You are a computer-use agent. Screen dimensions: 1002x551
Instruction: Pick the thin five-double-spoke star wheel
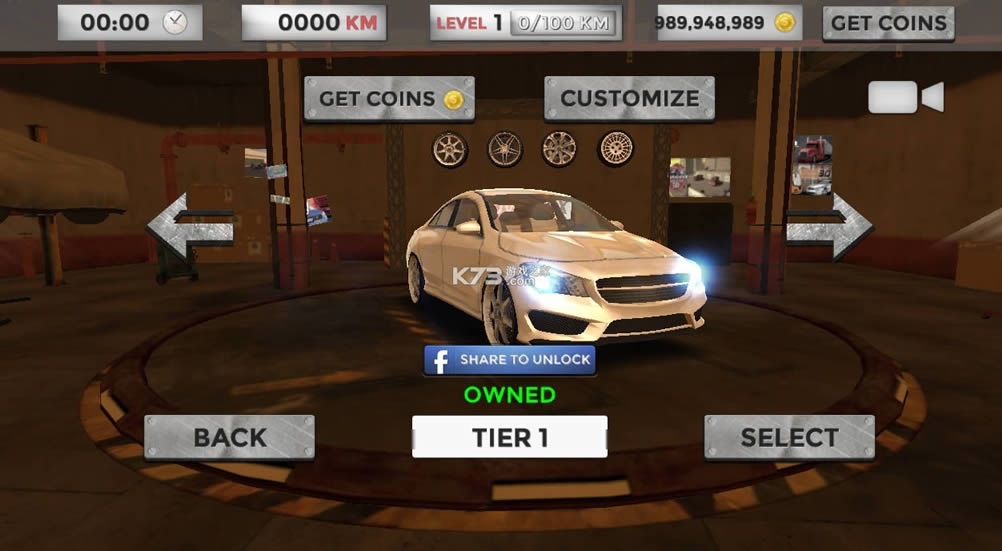pyautogui.click(x=505, y=149)
